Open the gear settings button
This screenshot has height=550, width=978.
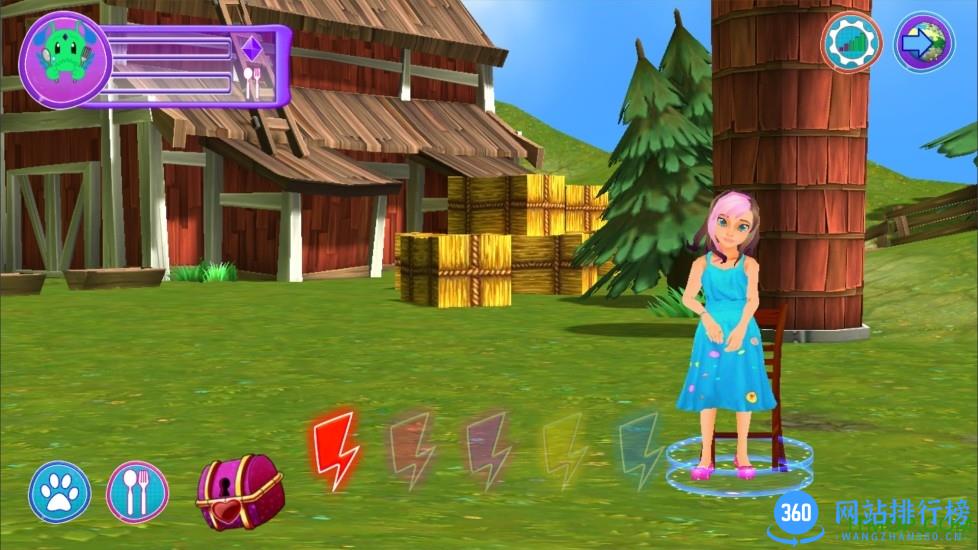click(851, 42)
